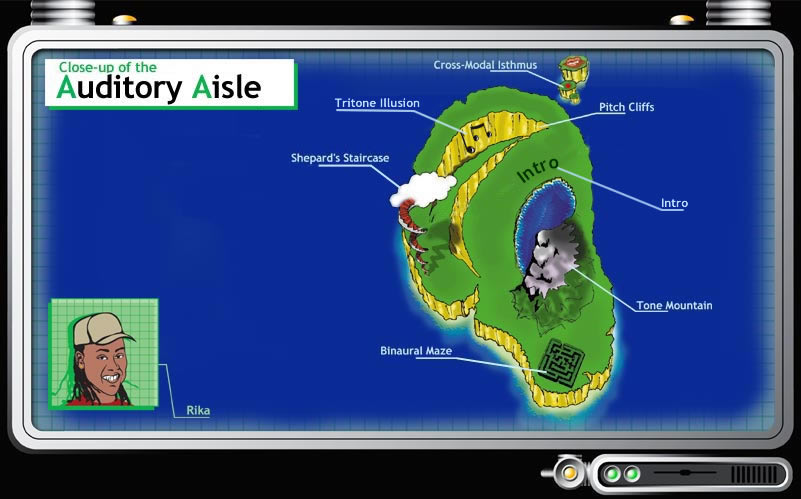Go to the Cross-Modal Isthmus
Viewport: 801px width, 499px height.
pos(485,65)
